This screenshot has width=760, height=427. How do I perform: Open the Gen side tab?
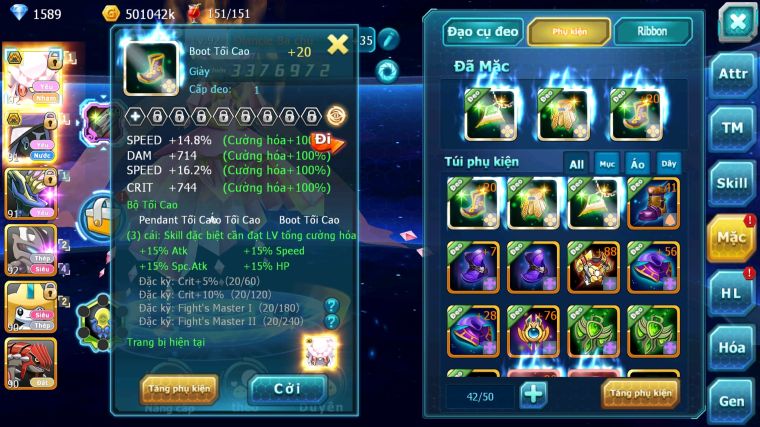coord(733,399)
